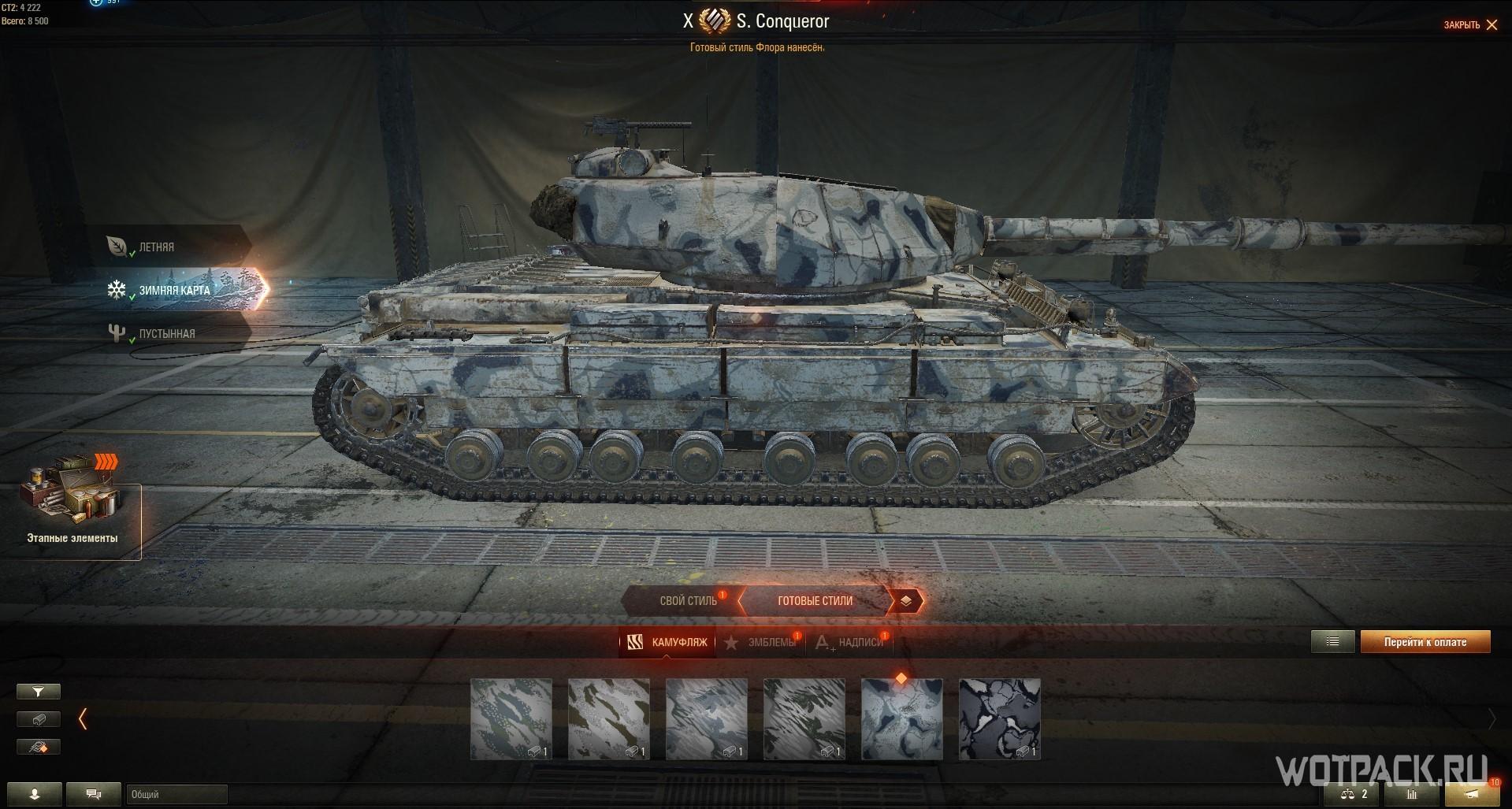
Task: Open the ЭМБЛЕМЫ emblems category
Action: 761,643
